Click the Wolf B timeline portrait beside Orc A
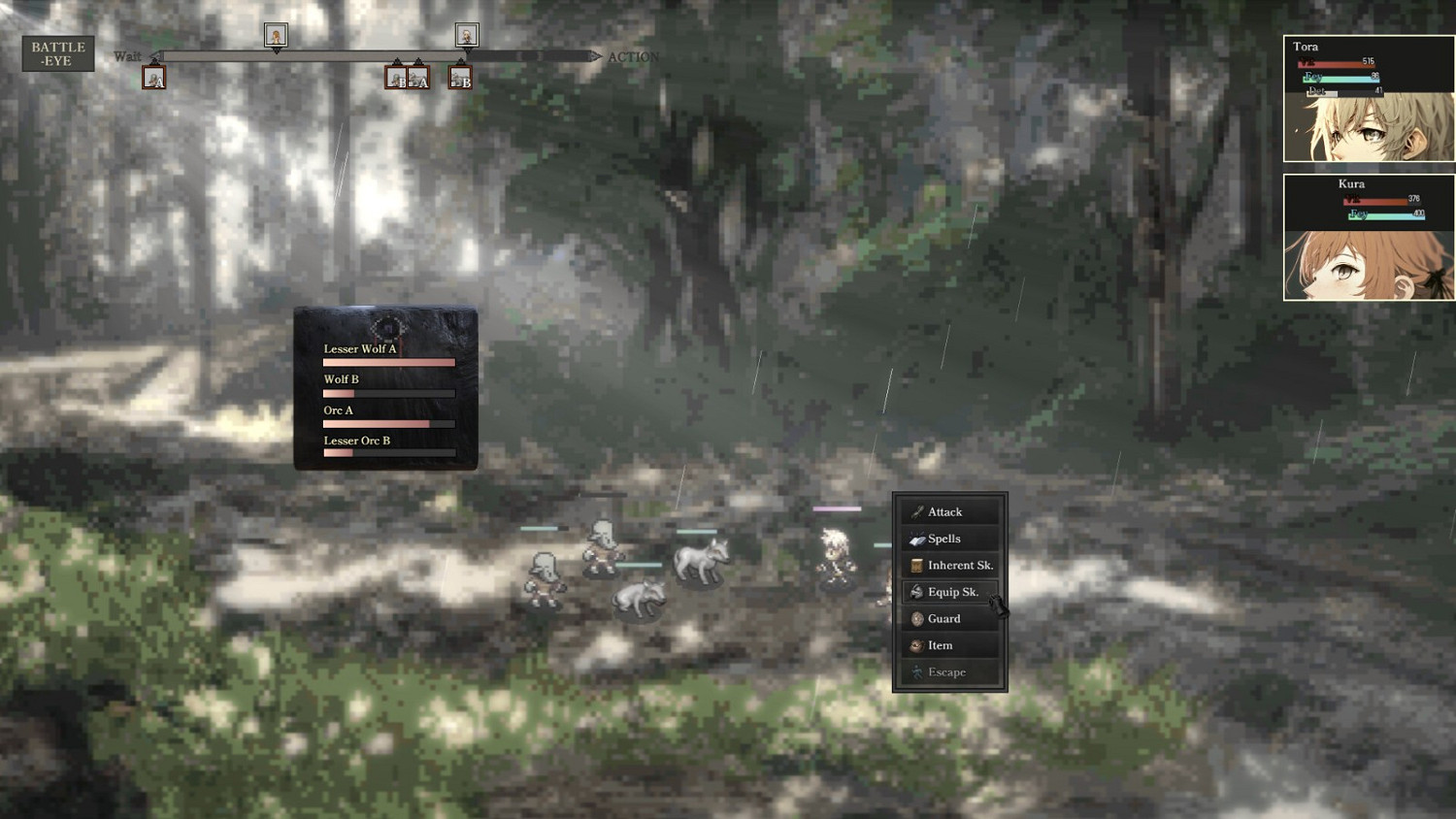The width and height of the screenshot is (1456, 819). point(458,76)
